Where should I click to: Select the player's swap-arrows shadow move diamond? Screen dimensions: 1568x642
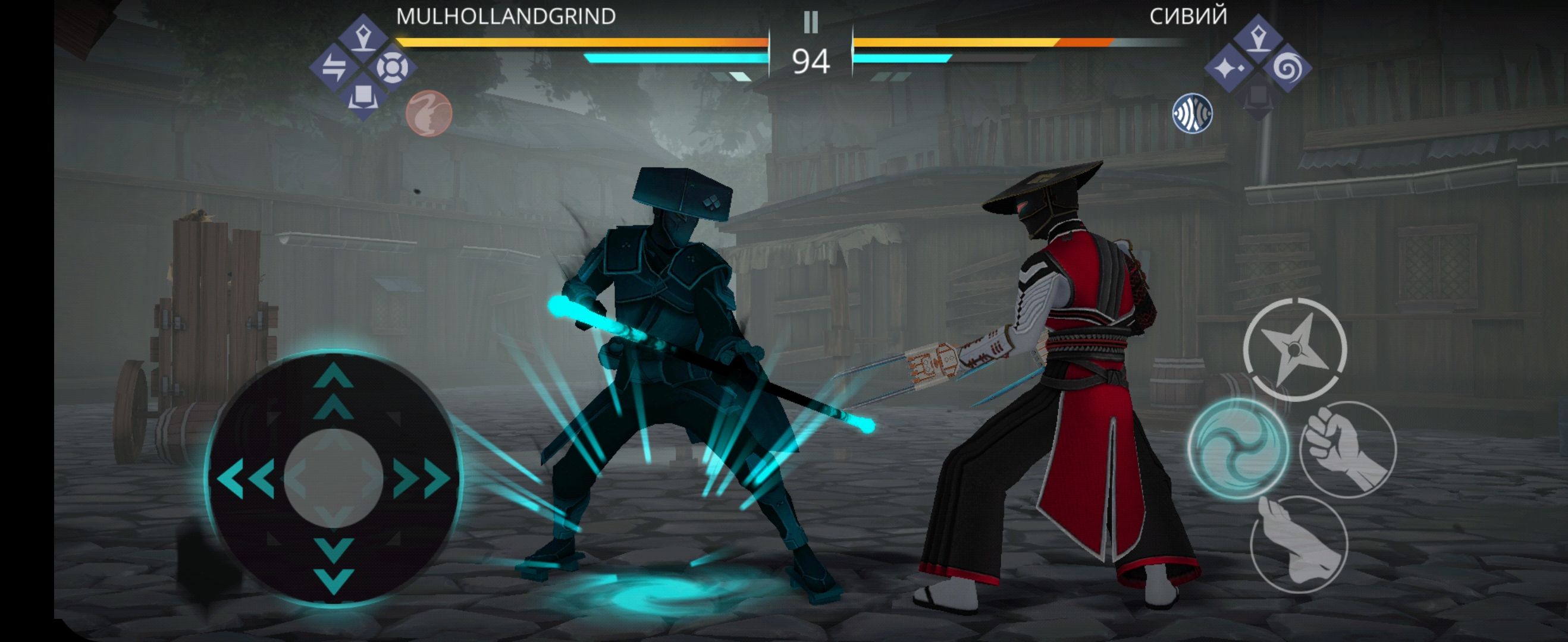(x=334, y=67)
